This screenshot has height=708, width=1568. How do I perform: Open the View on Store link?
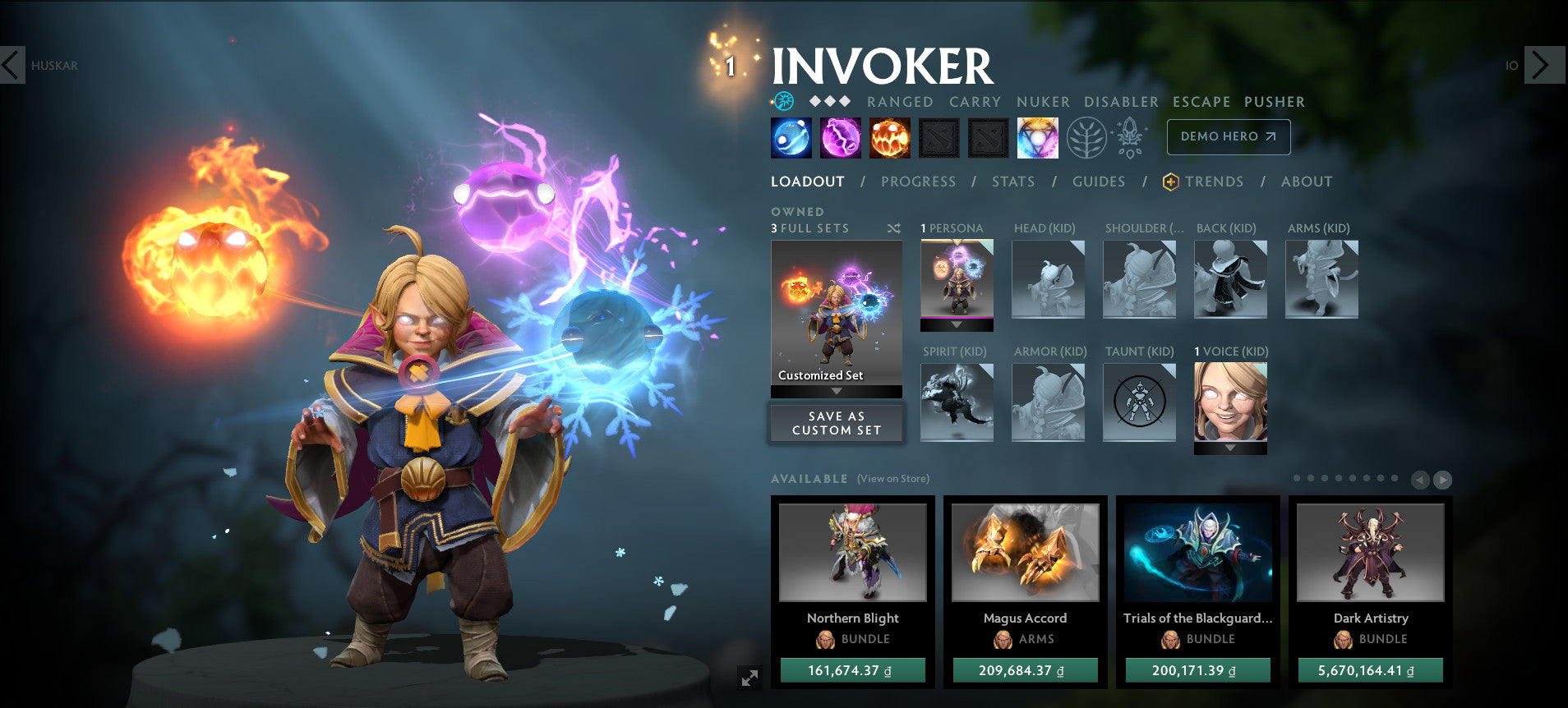[892, 478]
